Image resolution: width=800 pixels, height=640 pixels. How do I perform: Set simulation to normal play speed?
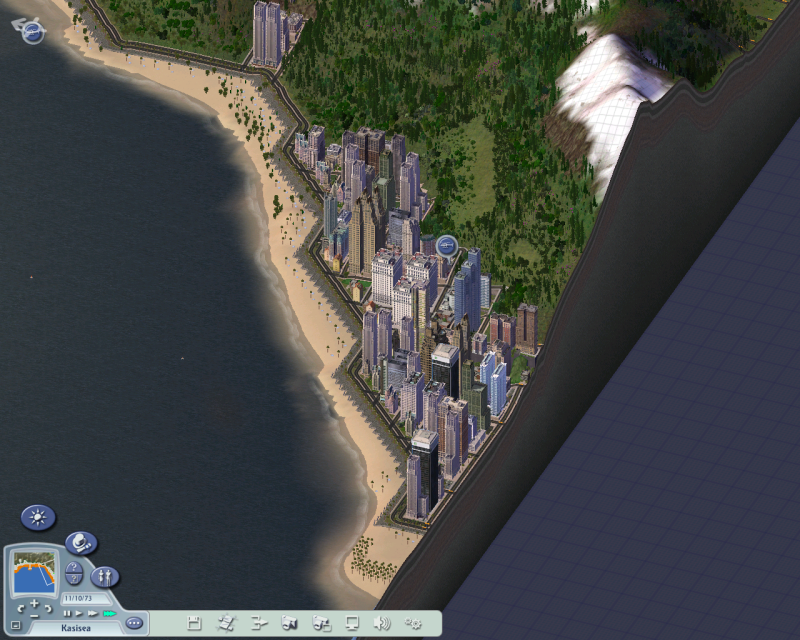coord(79,613)
